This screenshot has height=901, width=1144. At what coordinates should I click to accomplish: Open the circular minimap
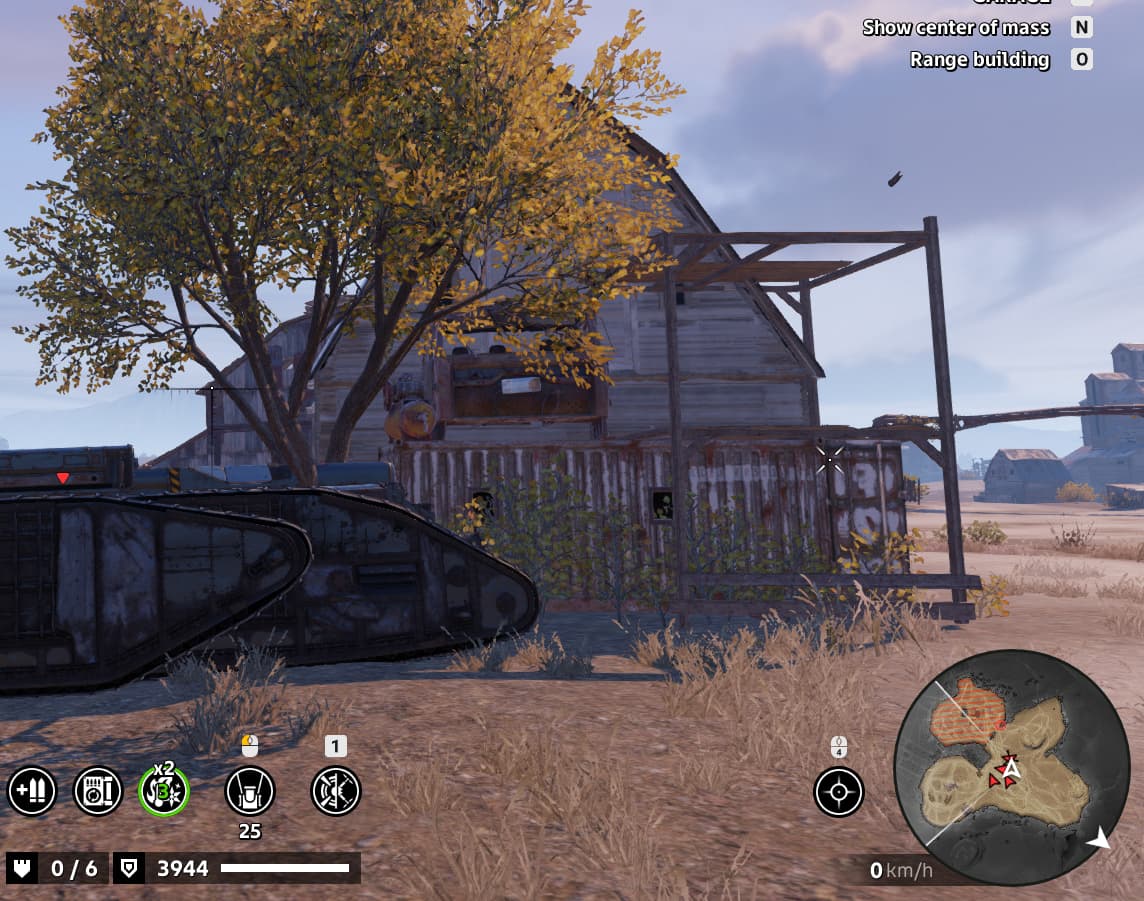click(x=1011, y=767)
